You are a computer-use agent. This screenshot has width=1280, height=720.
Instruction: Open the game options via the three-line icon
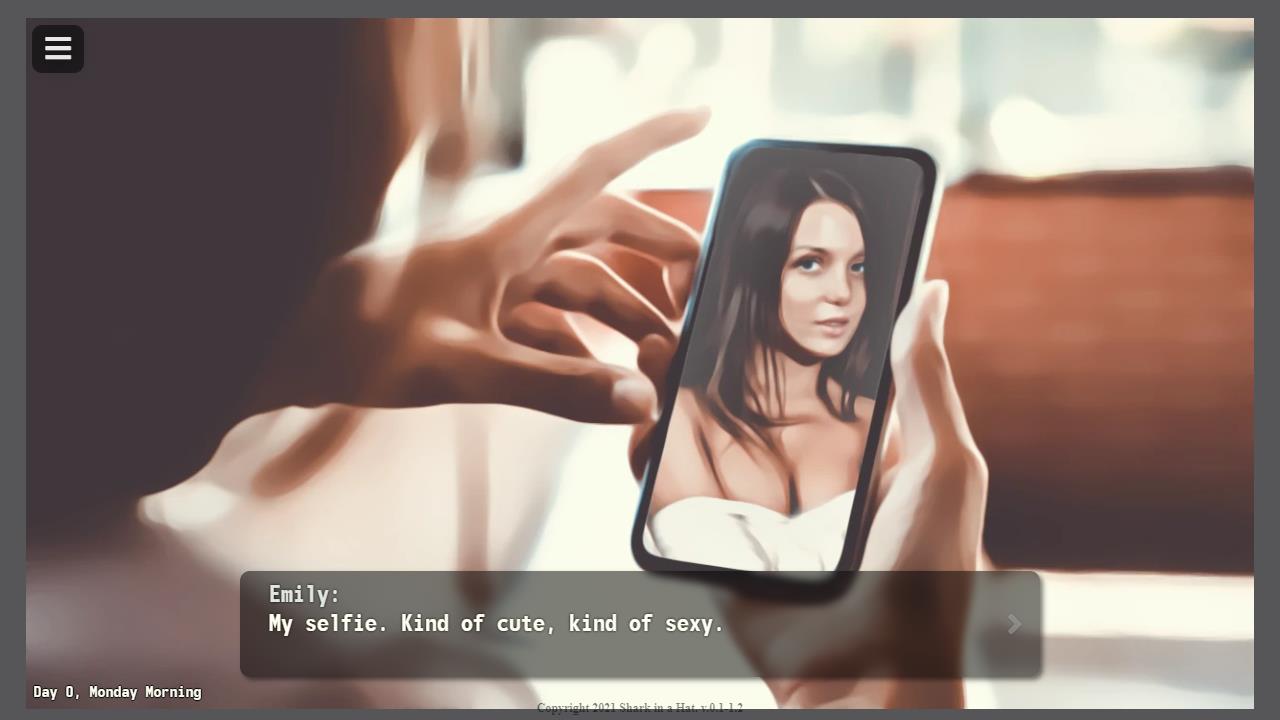(57, 49)
